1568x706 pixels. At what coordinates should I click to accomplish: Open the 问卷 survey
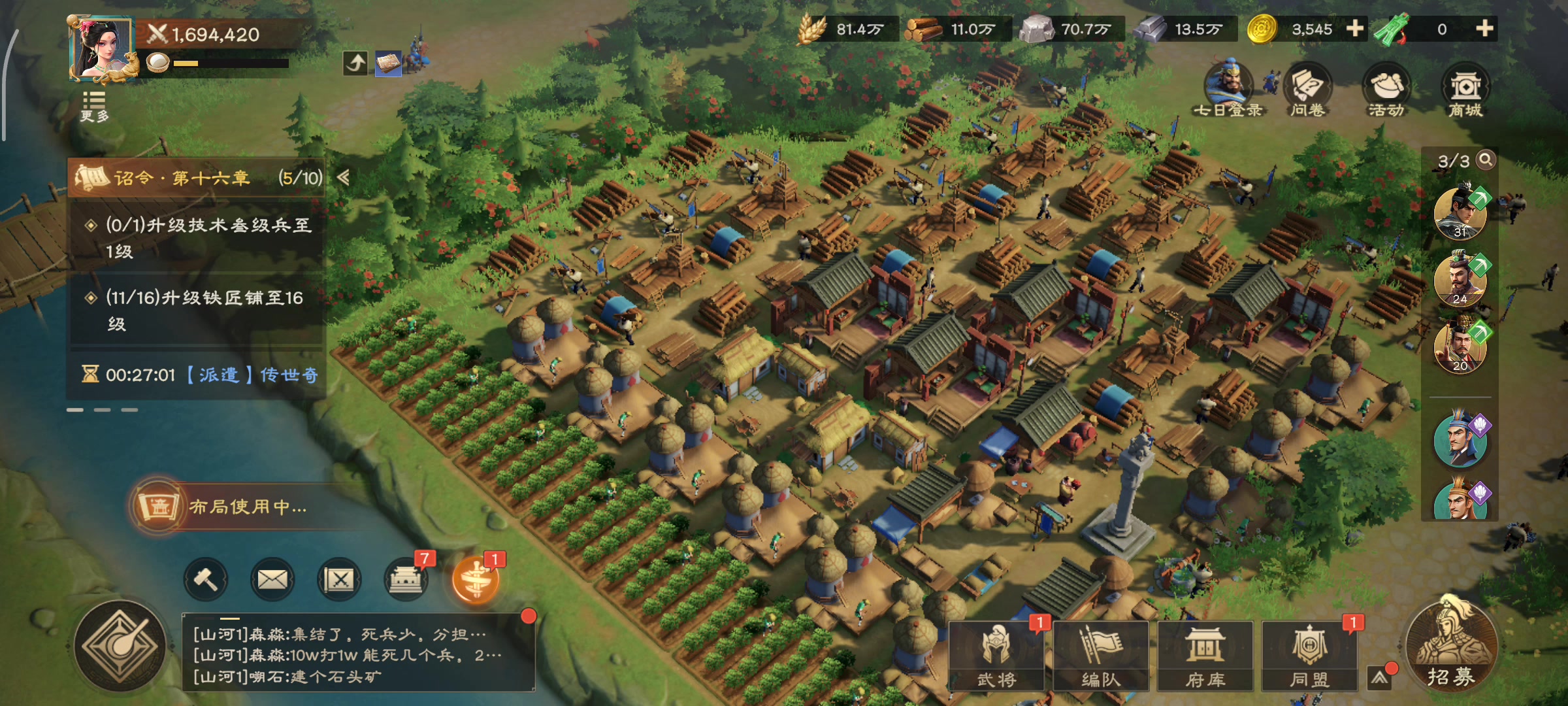(x=1307, y=90)
